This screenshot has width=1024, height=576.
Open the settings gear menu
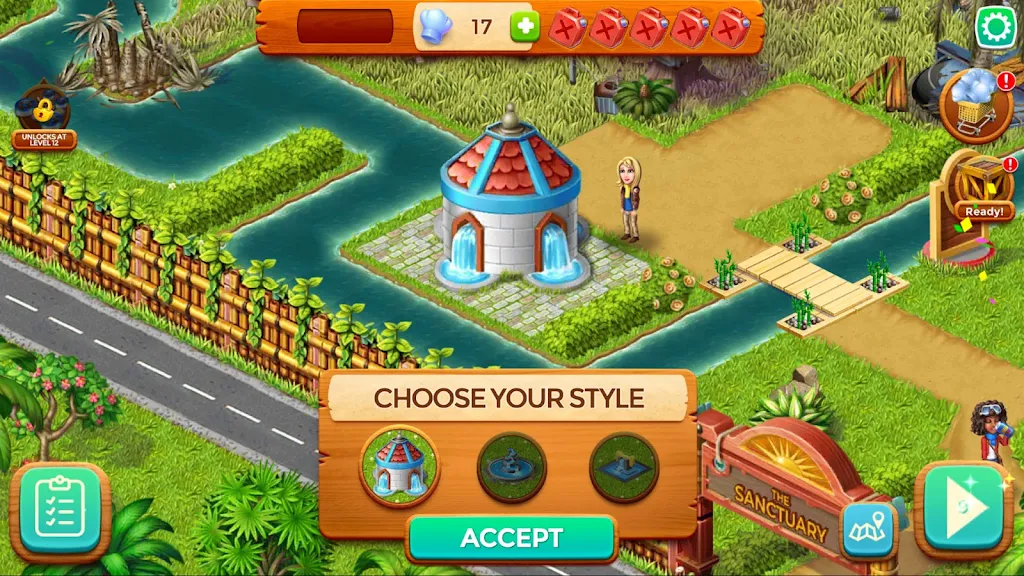click(x=996, y=26)
